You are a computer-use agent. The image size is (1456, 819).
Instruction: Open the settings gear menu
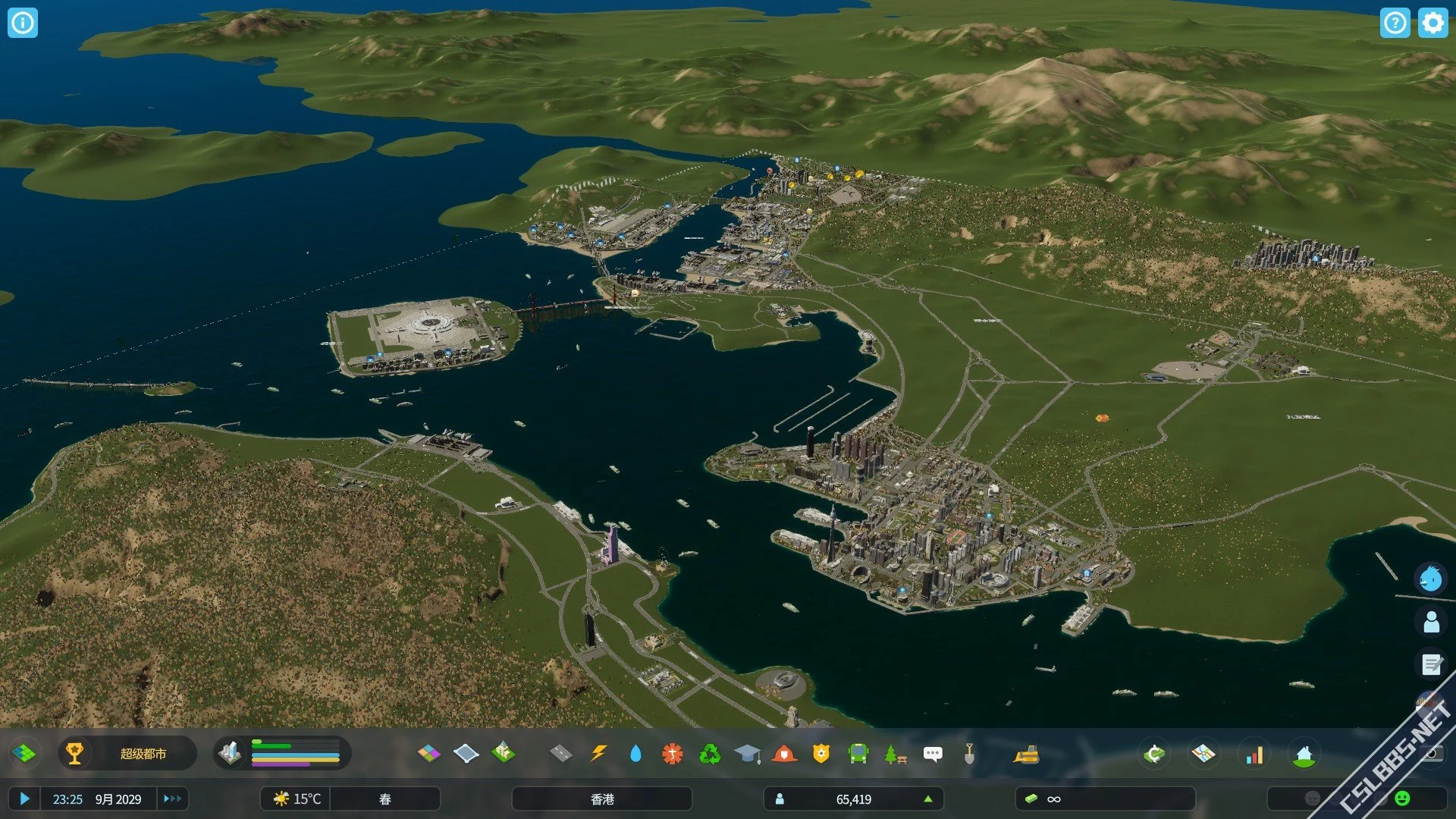(1432, 23)
